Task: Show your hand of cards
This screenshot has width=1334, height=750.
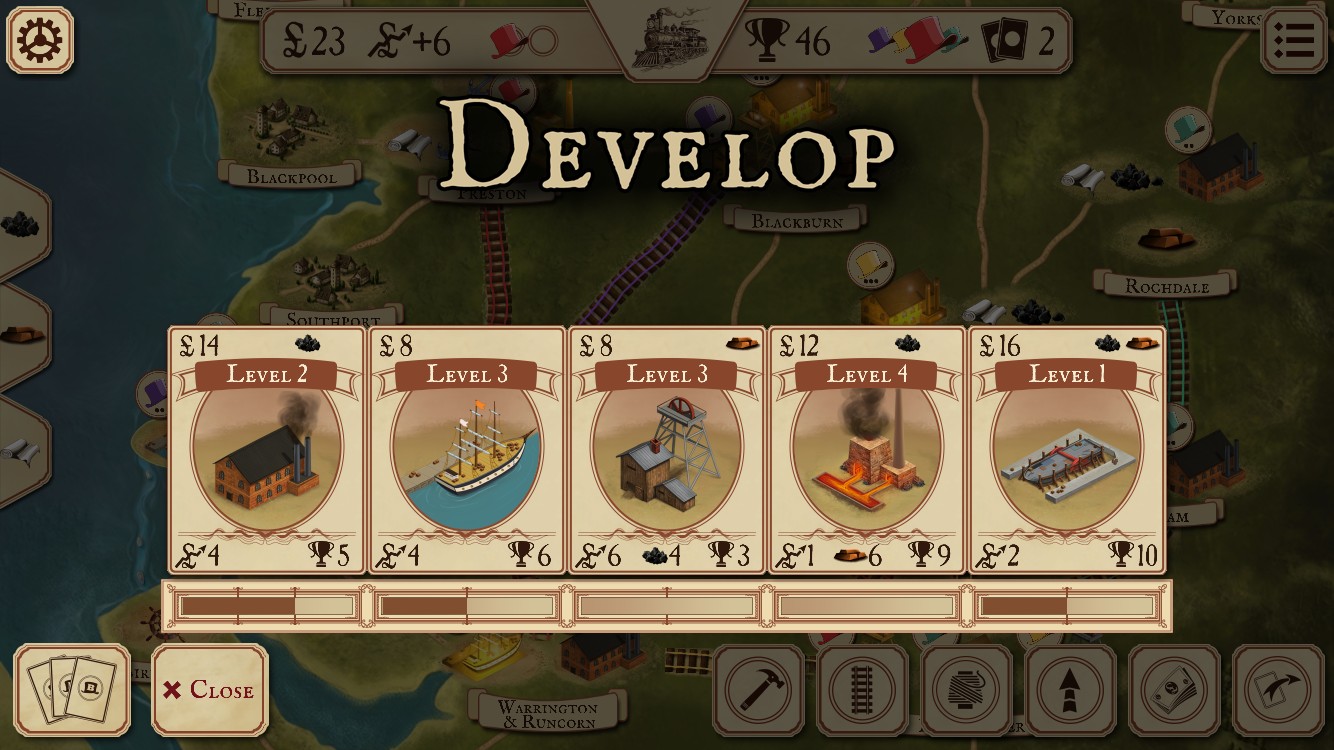Action: point(72,690)
